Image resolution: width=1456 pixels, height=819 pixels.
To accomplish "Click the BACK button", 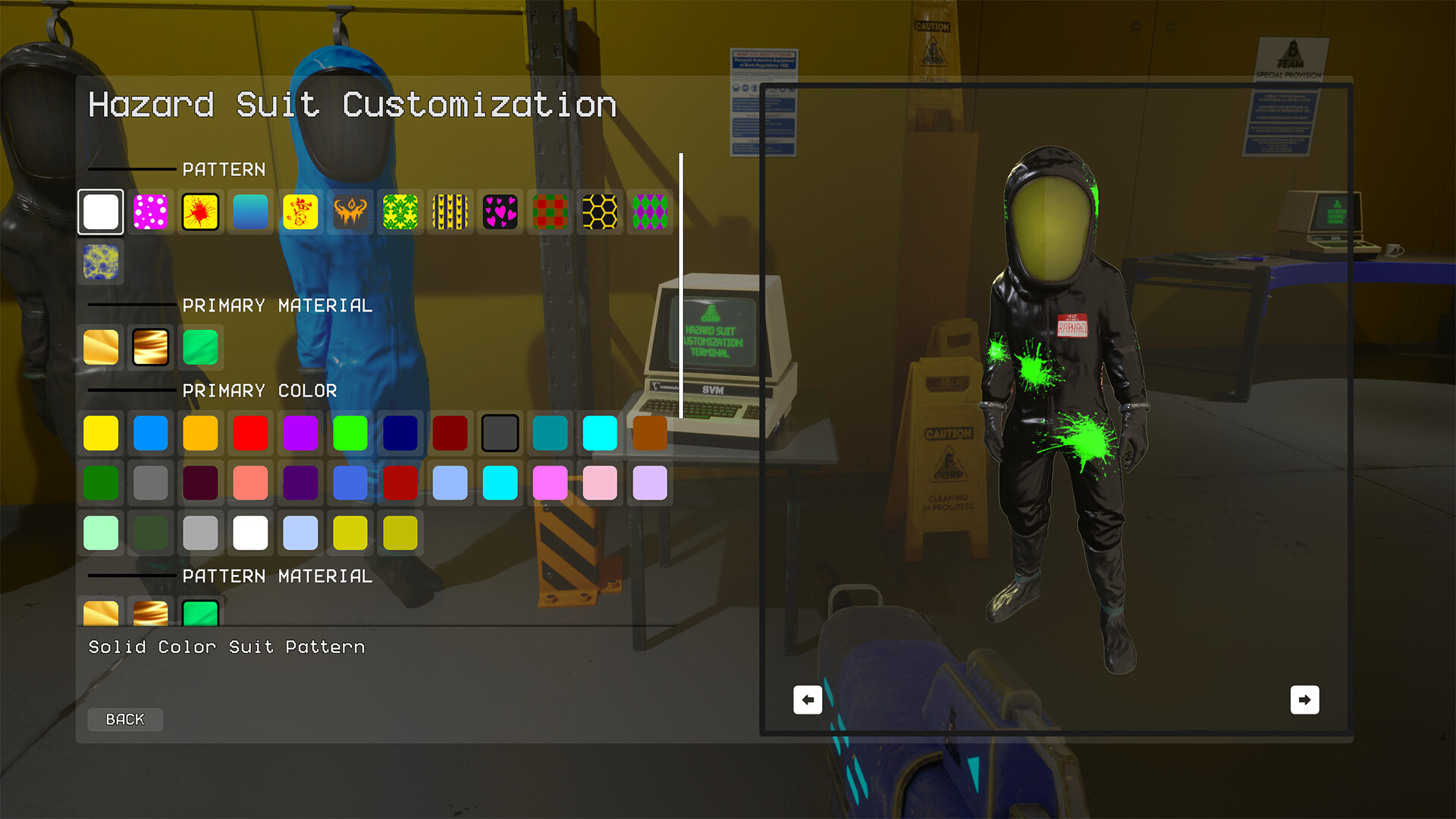I will click(x=124, y=719).
